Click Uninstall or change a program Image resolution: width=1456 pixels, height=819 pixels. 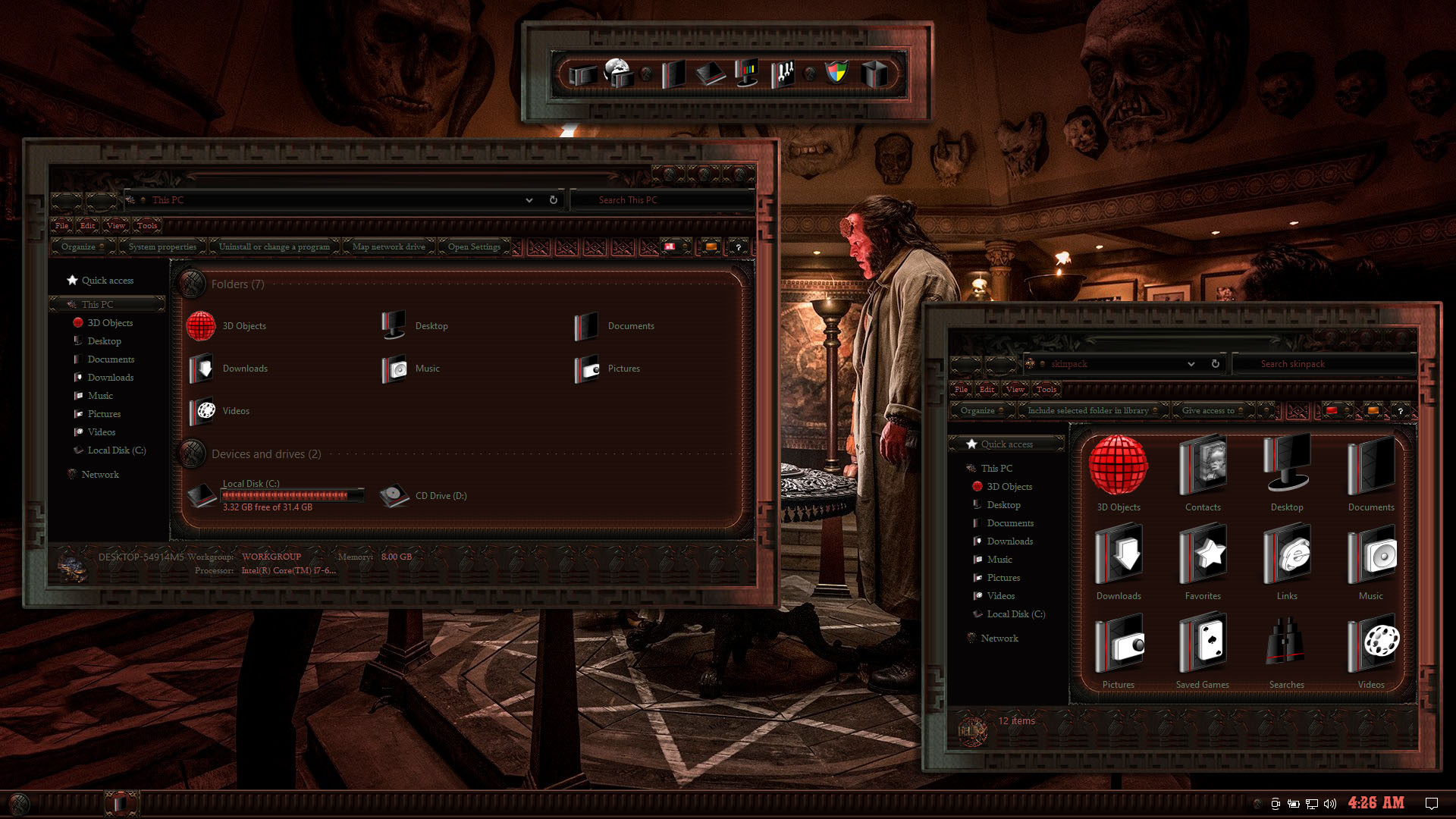click(x=274, y=246)
